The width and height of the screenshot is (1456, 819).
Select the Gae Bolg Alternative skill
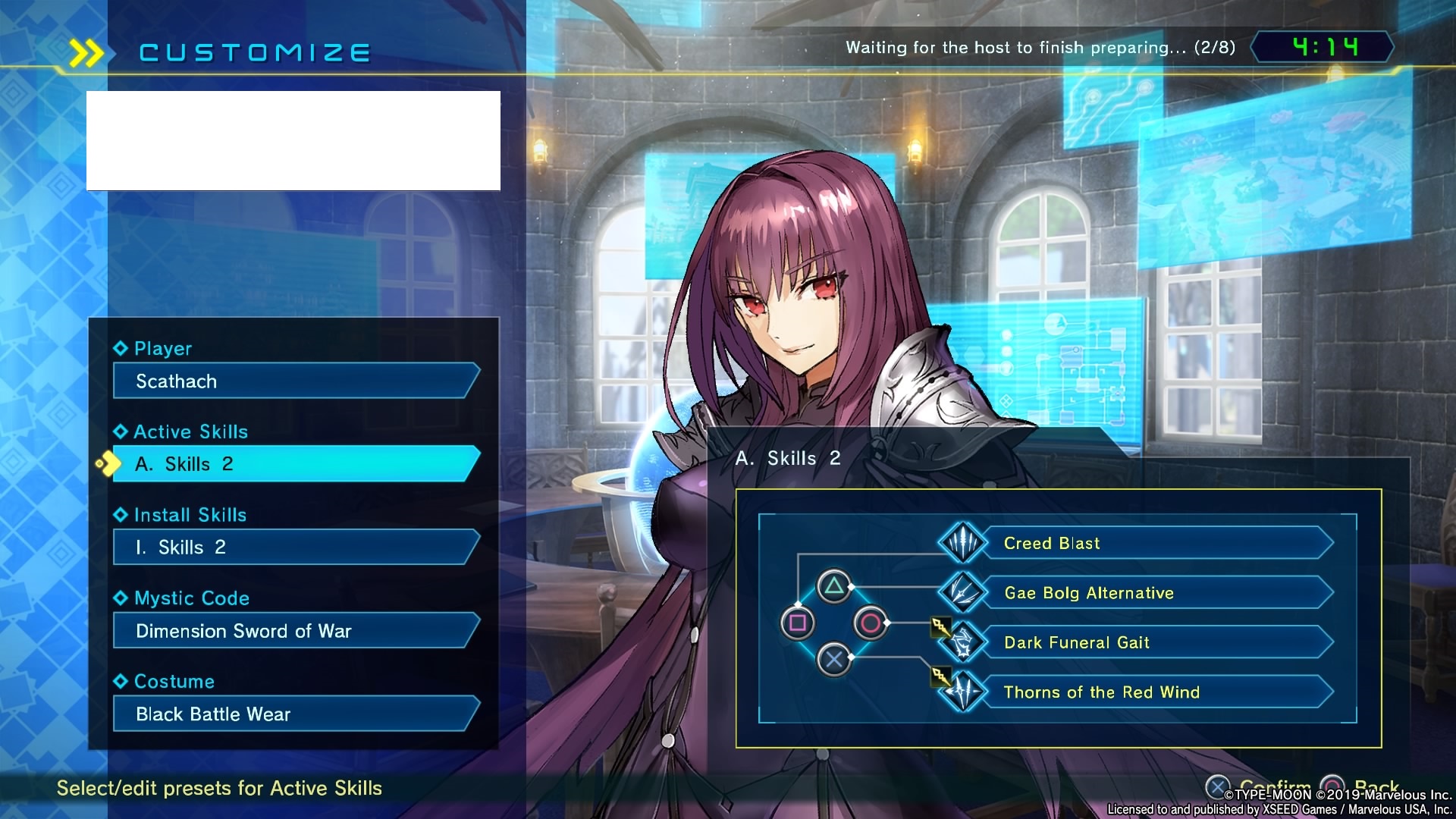click(1157, 593)
